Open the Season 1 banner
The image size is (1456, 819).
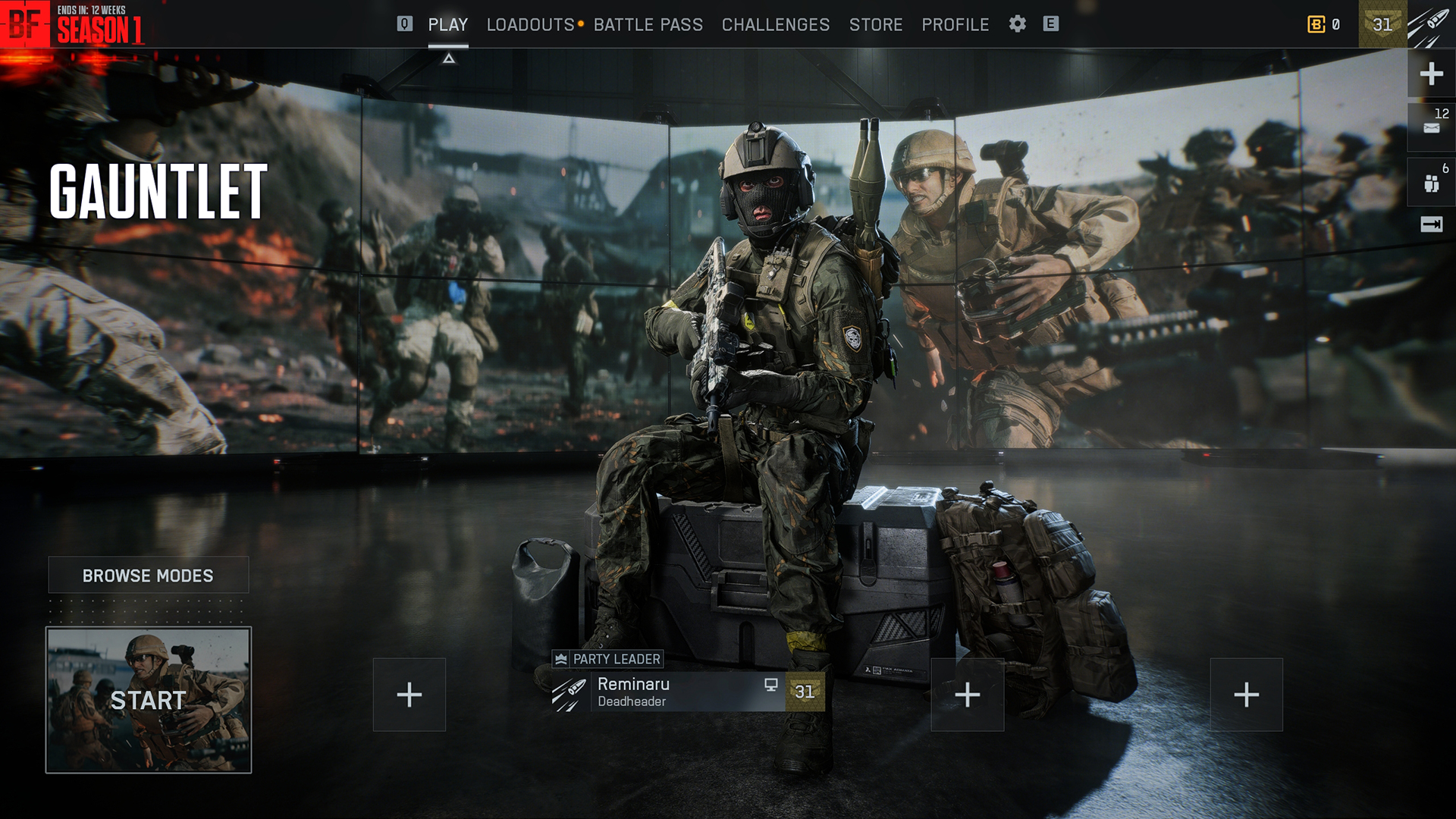99,26
